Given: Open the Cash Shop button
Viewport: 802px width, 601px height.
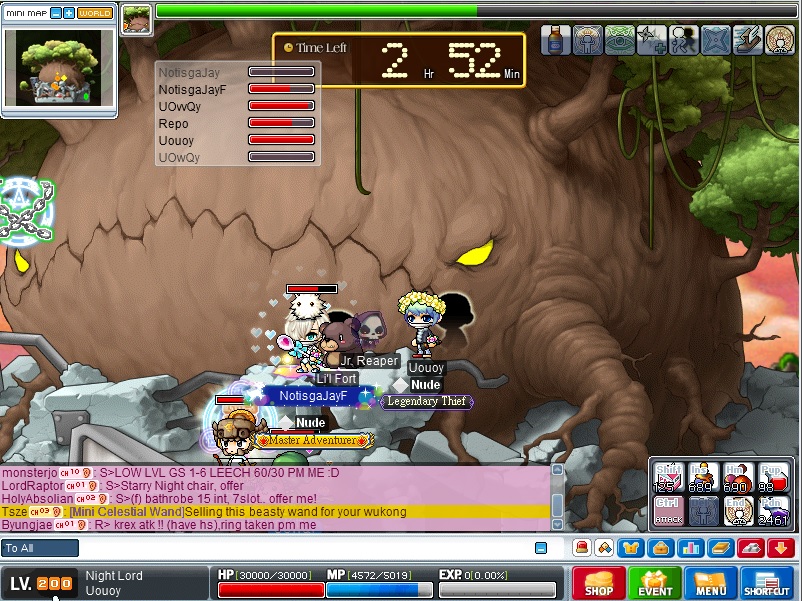Looking at the screenshot, I should click(599, 584).
